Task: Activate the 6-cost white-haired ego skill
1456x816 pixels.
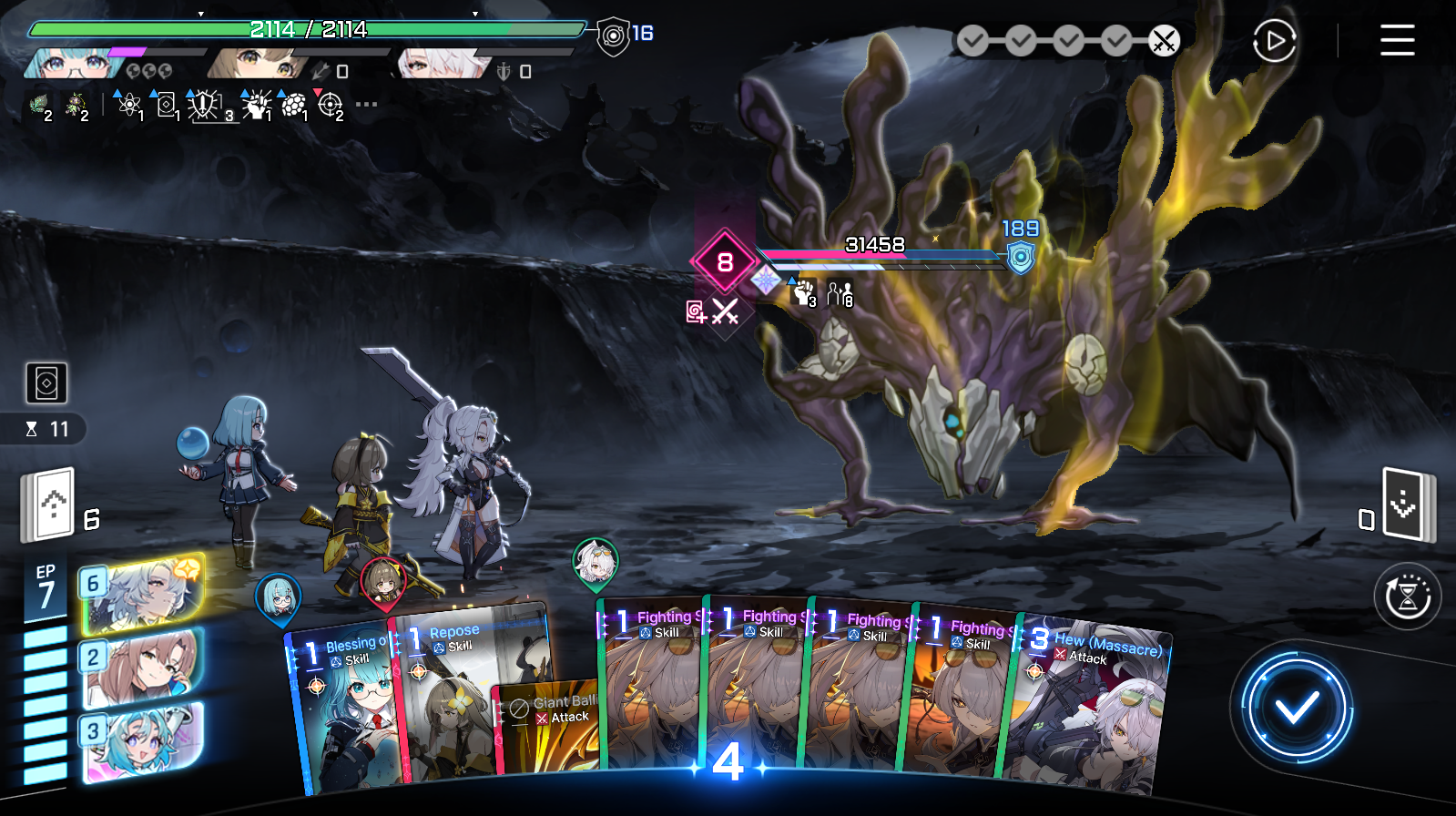Action: point(141,594)
